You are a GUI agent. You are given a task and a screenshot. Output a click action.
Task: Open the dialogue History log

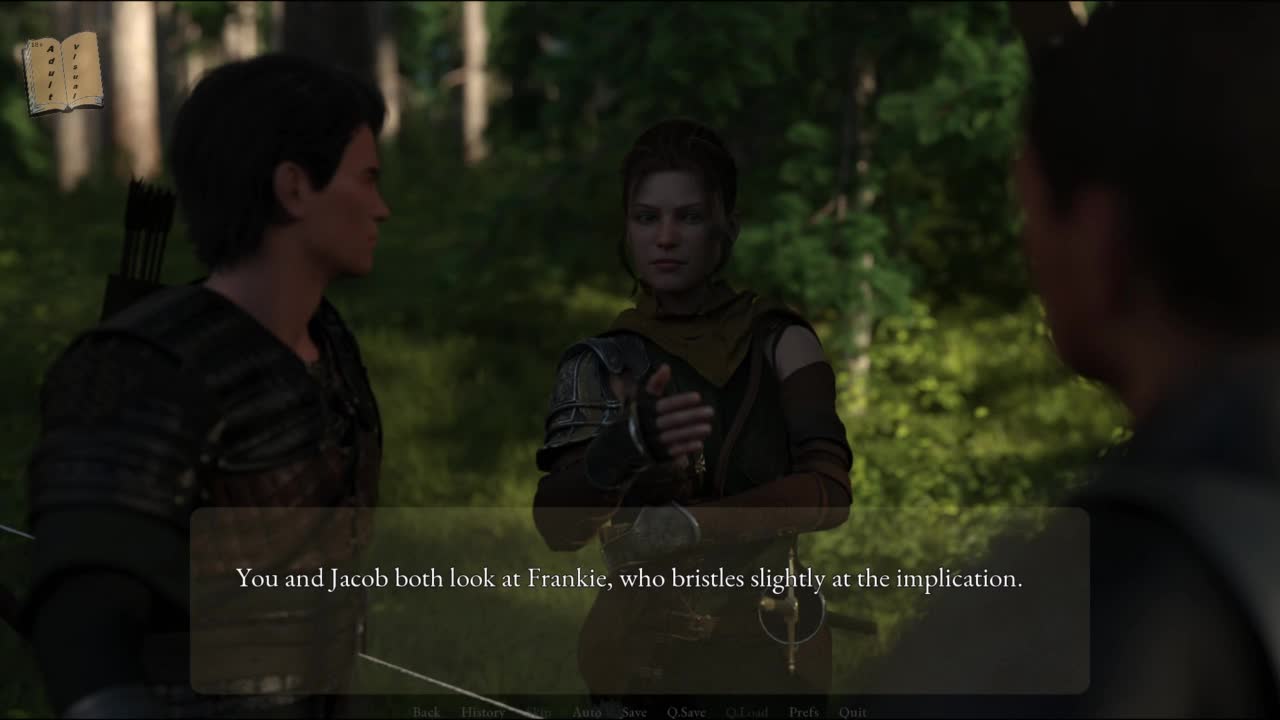pyautogui.click(x=483, y=712)
